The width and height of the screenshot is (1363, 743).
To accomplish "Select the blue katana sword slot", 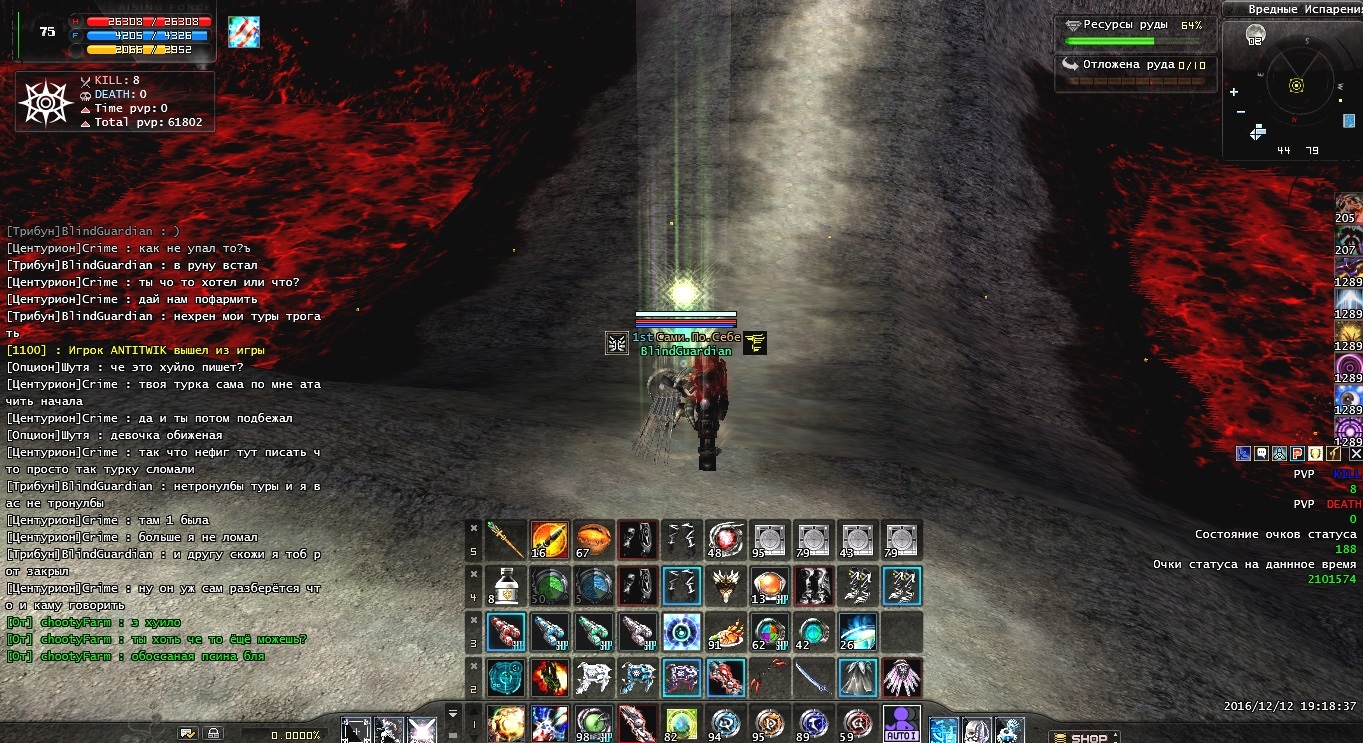I will pos(813,678).
